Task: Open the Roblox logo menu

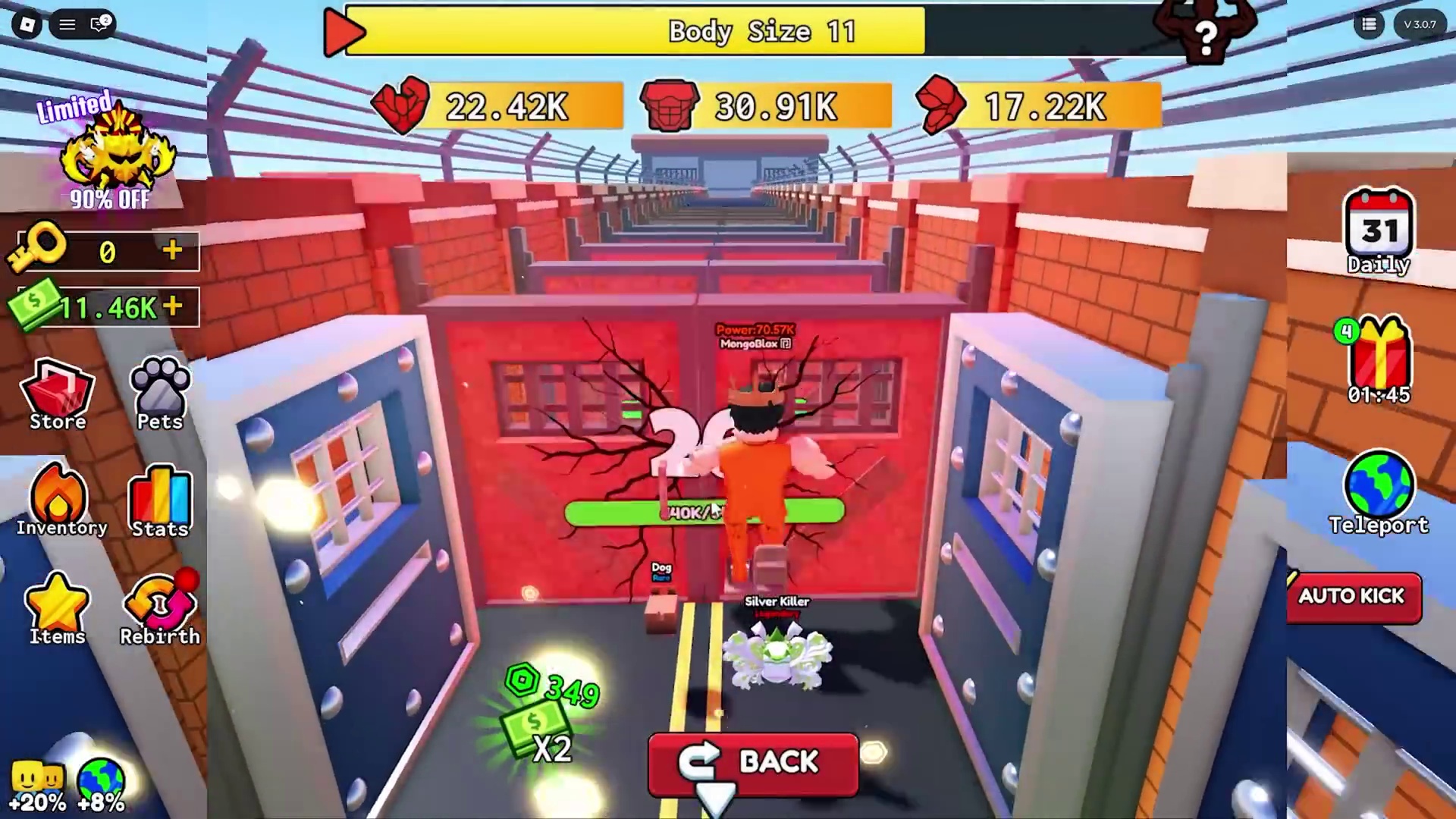Action: (27, 24)
